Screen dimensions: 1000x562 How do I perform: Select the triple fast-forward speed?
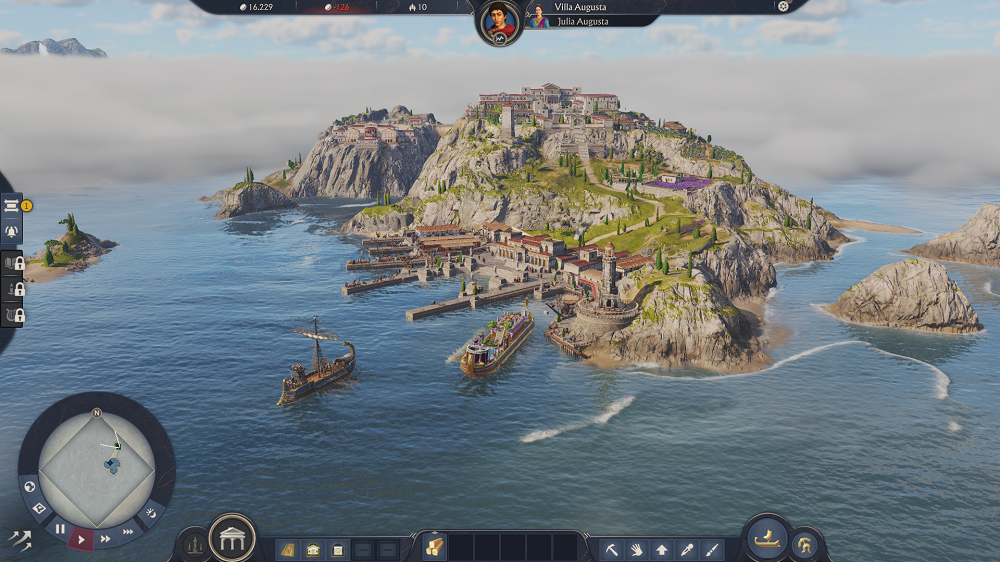point(128,532)
